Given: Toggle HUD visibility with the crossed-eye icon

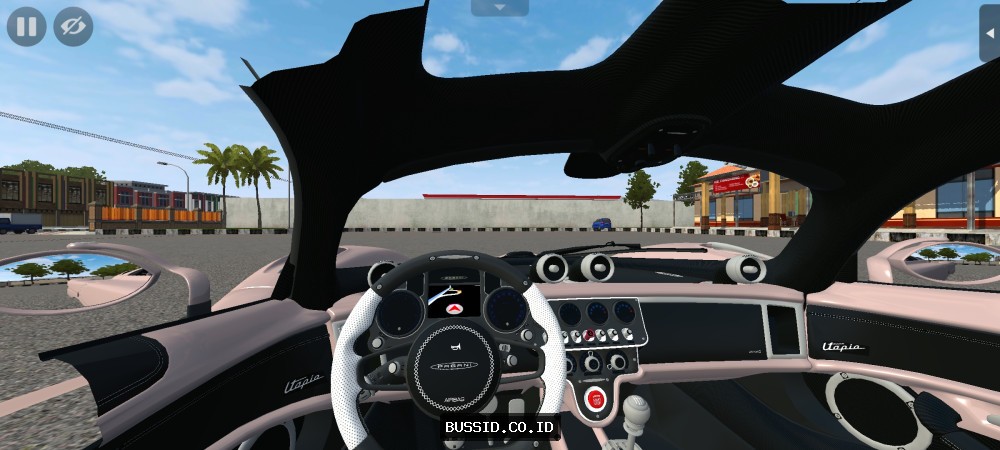Looking at the screenshot, I should 73,27.
